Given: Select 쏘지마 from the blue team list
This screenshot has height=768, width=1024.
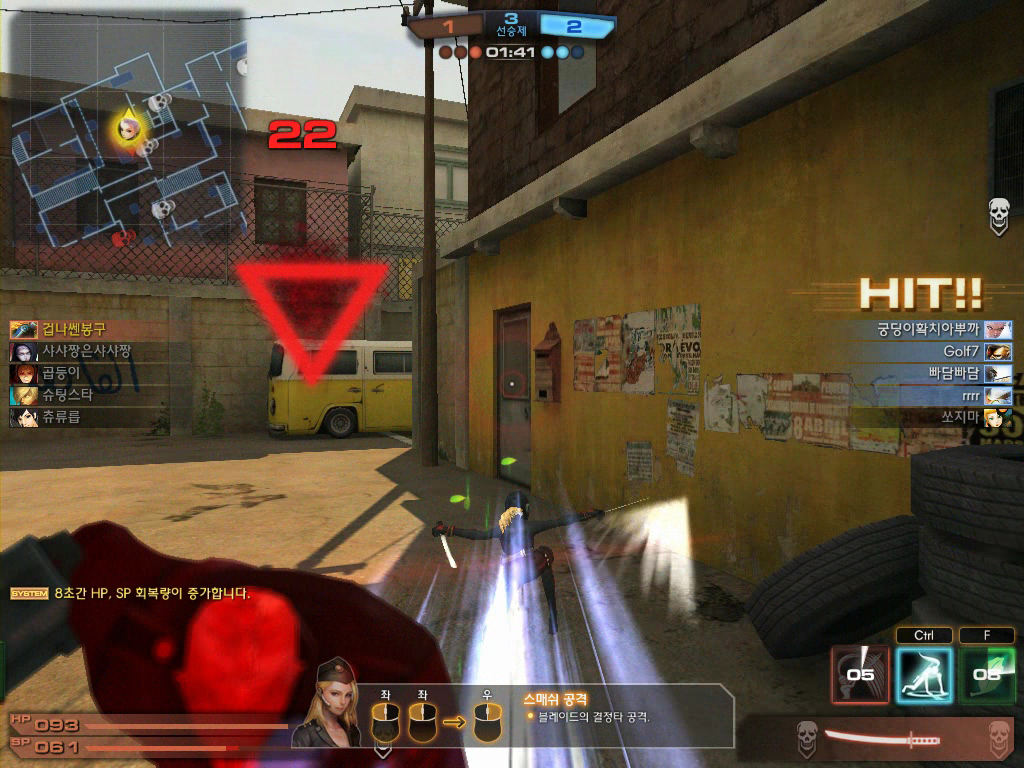Looking at the screenshot, I should 960,418.
